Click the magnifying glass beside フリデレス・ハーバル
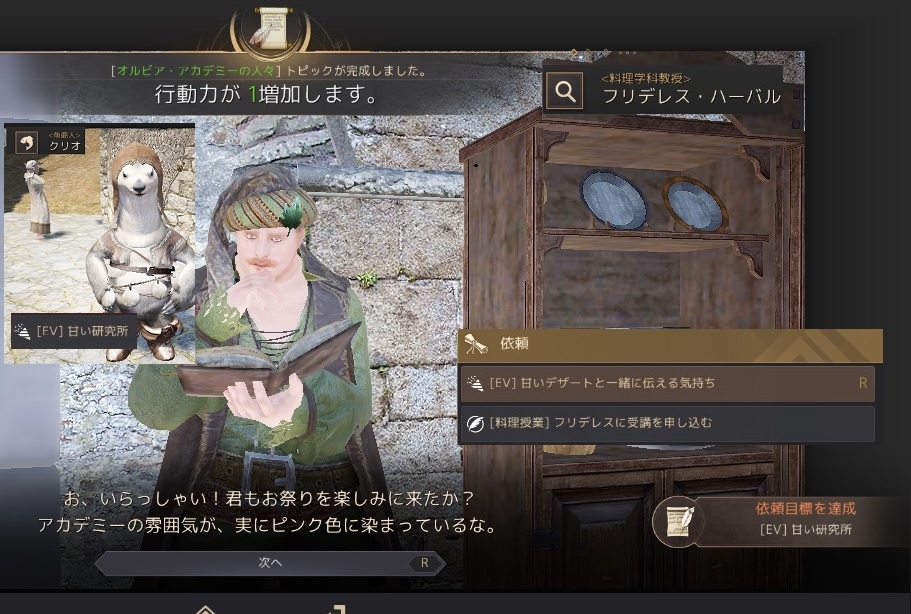Viewport: 911px width, 614px height. (565, 92)
